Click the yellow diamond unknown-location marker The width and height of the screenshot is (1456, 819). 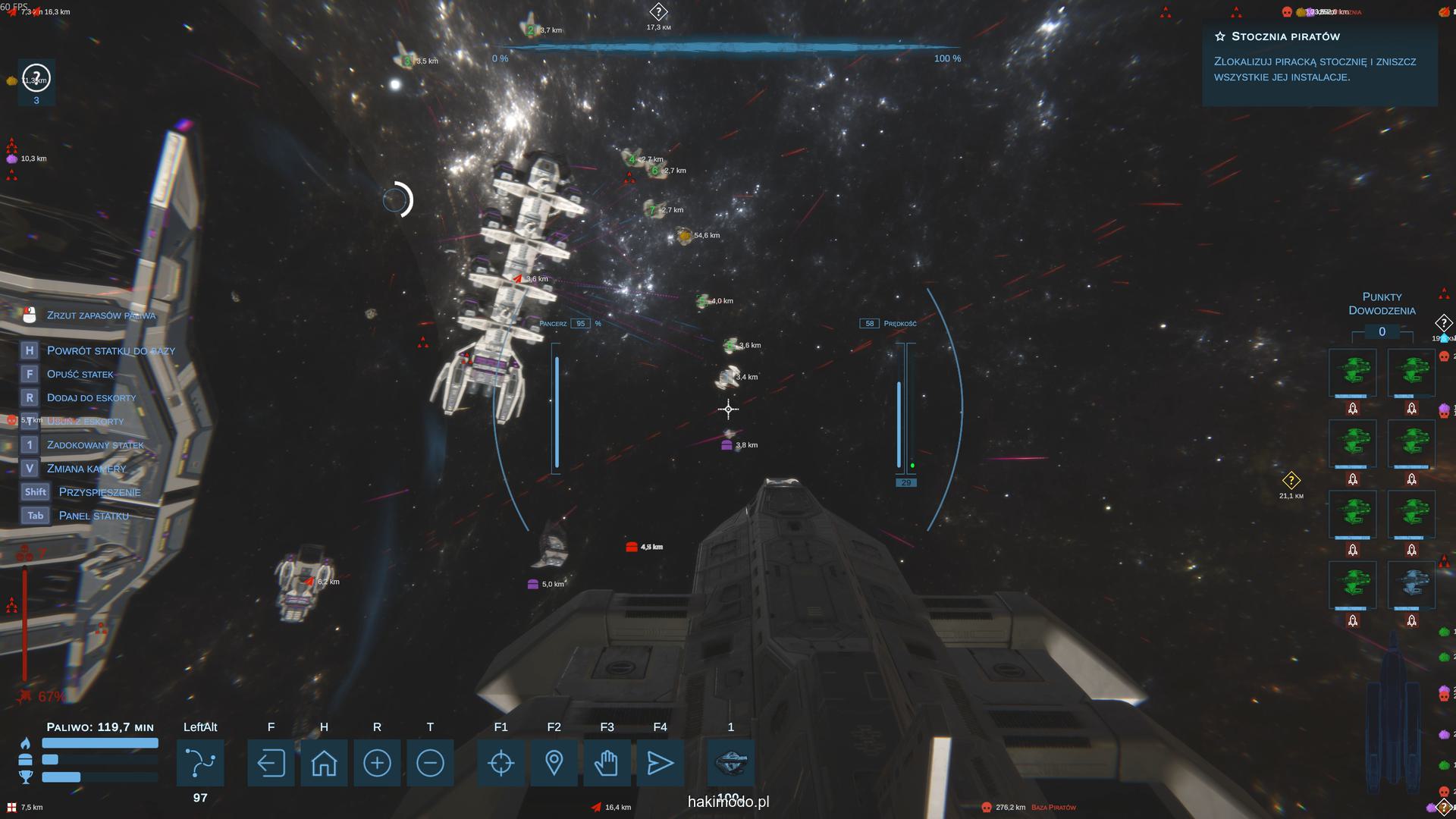pos(1291,481)
